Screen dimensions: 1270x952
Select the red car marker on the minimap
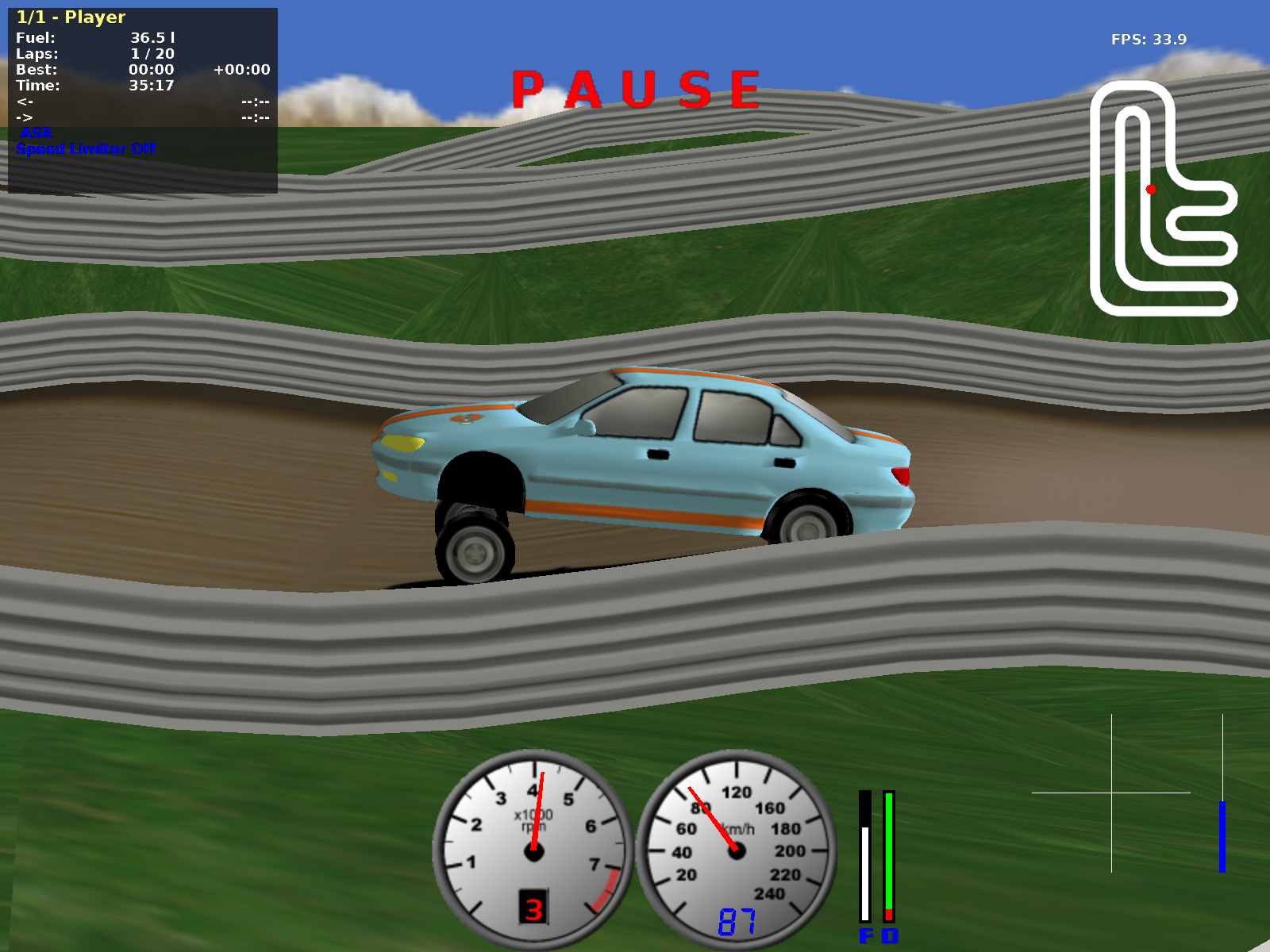pyautogui.click(x=1151, y=190)
